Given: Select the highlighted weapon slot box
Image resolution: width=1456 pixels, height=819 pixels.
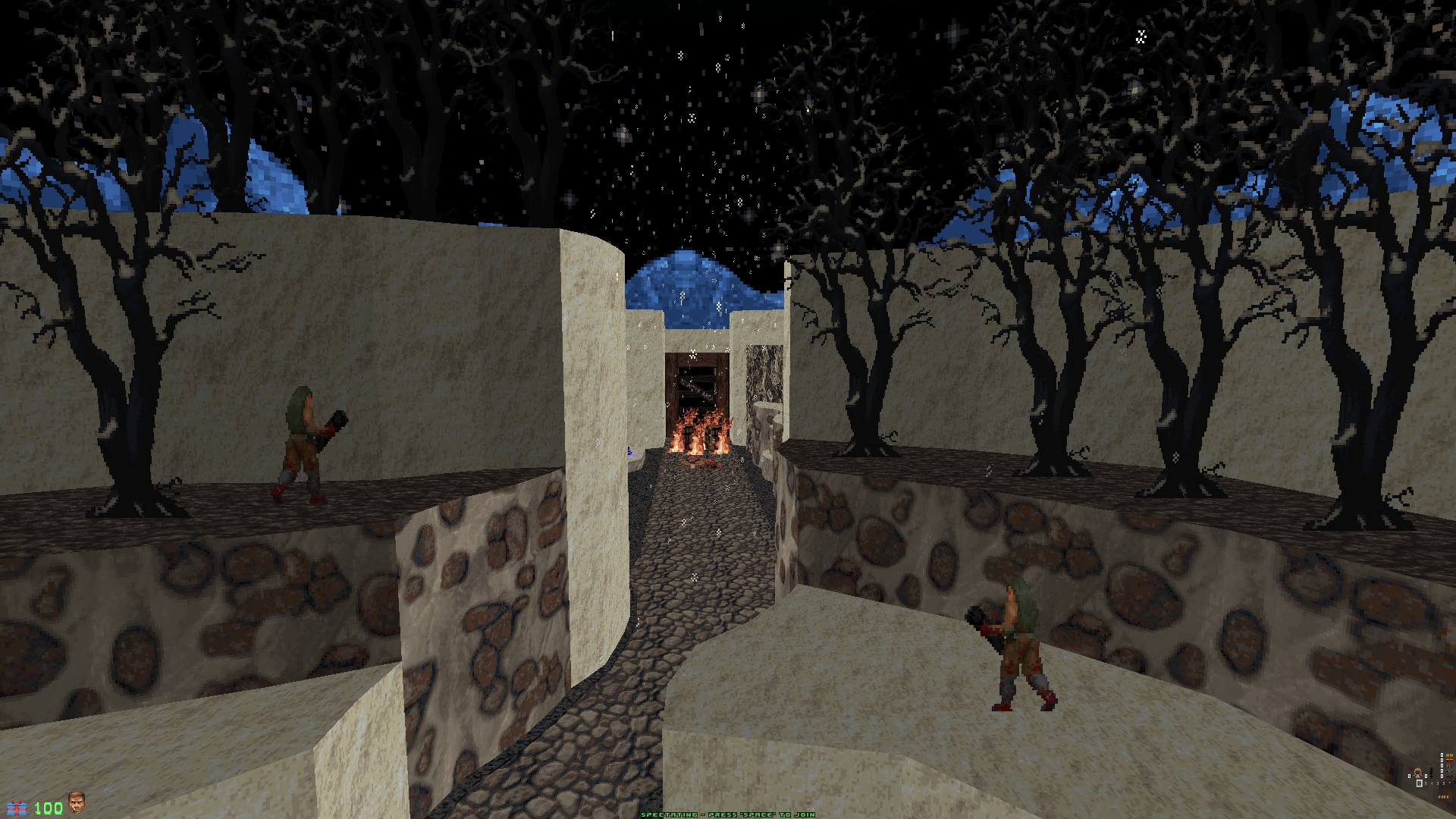Looking at the screenshot, I should click(1420, 783).
